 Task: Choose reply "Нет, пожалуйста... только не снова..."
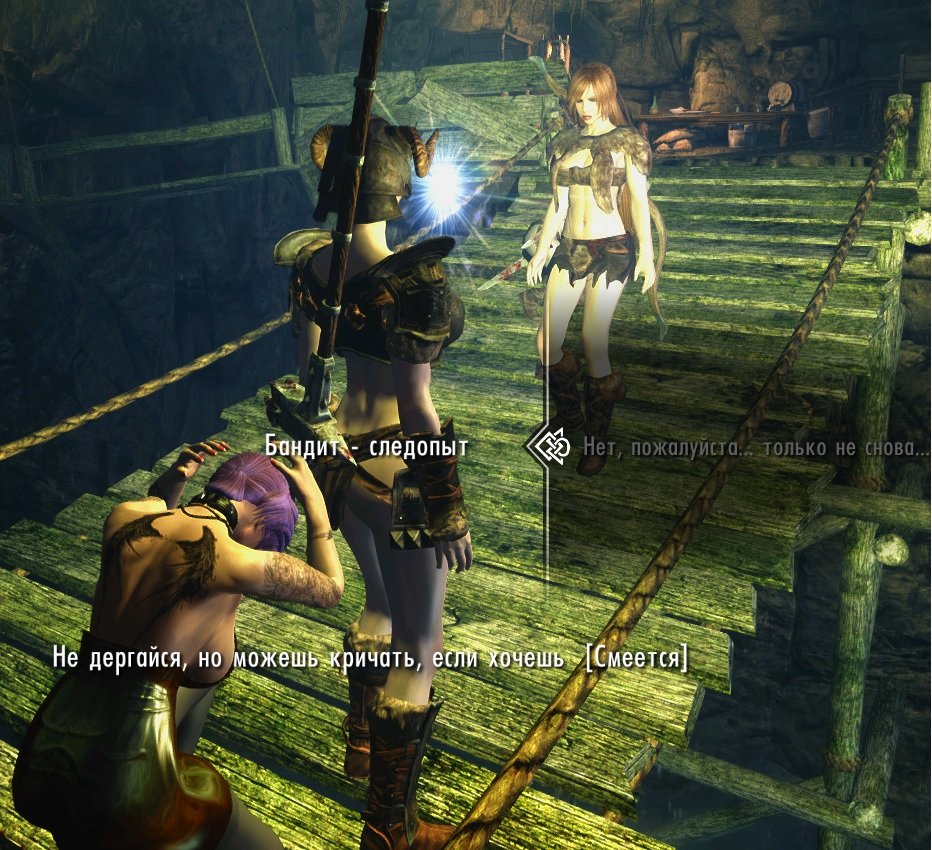point(755,446)
